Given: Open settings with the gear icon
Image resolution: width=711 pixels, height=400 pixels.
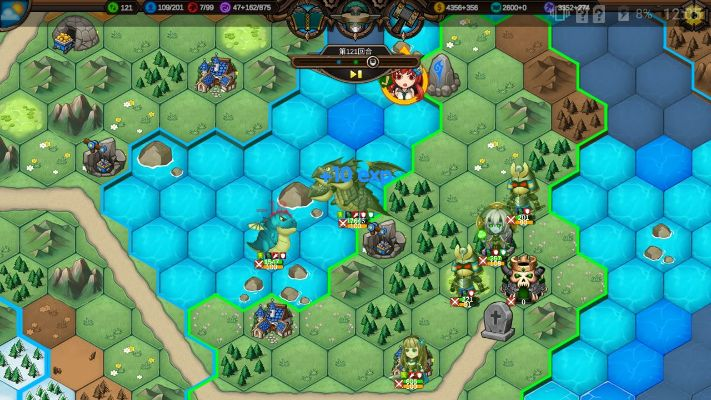Looking at the screenshot, I should pyautogui.click(x=693, y=14).
